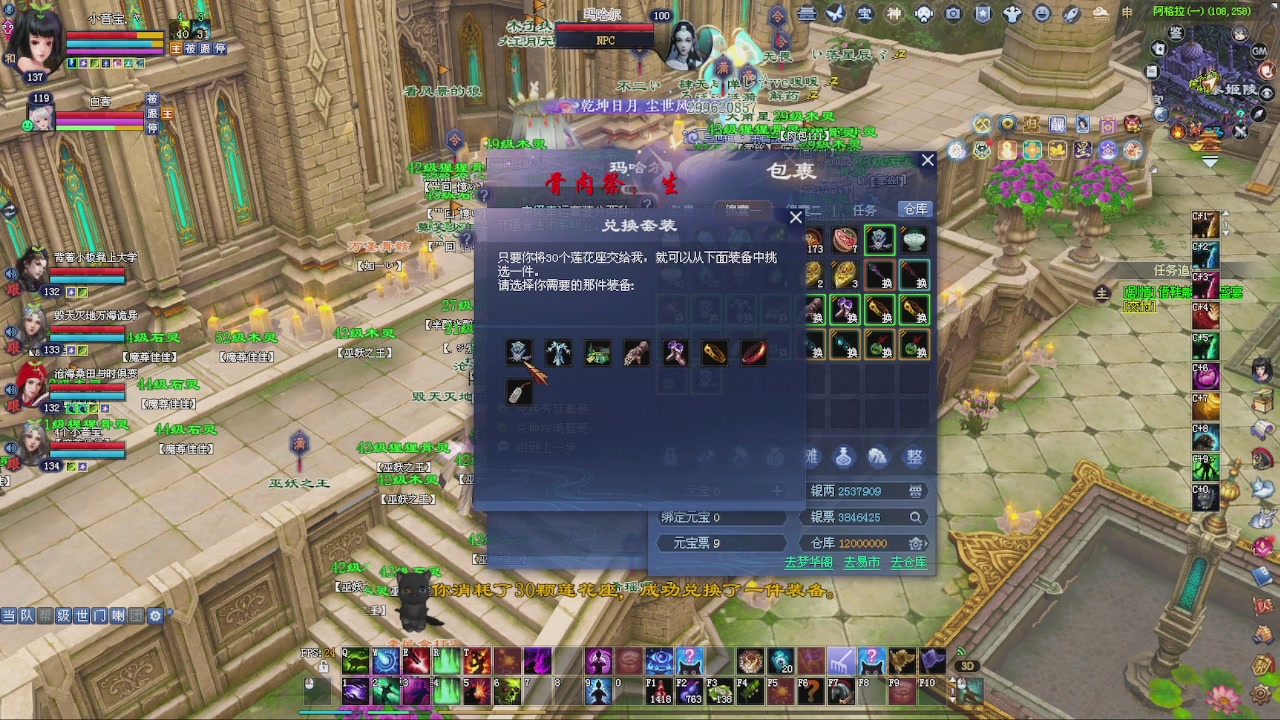Click the 整 (organize bag) icon
Screen dimensions: 1280x720
tap(916, 457)
